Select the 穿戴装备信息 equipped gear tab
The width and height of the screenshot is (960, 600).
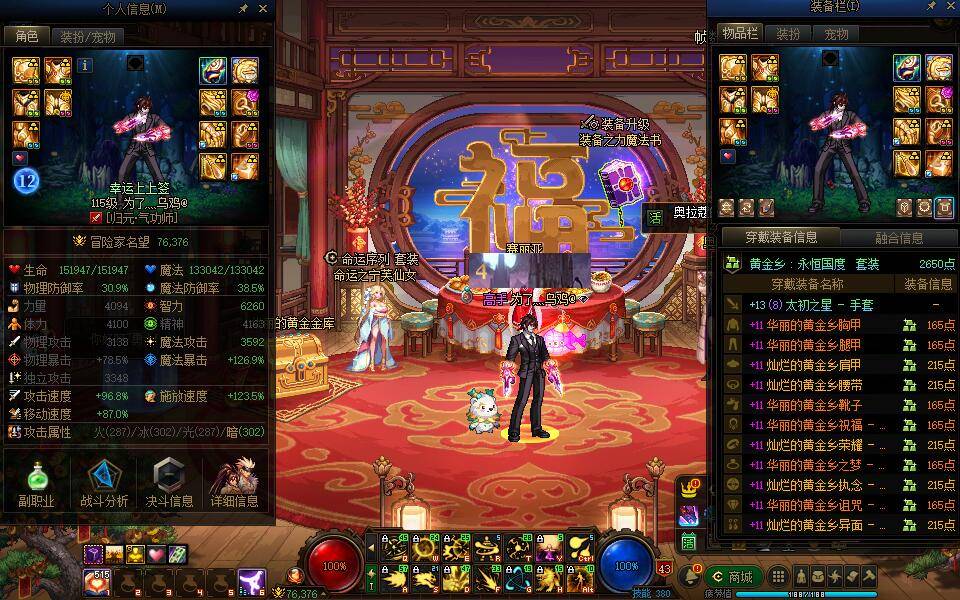point(781,238)
